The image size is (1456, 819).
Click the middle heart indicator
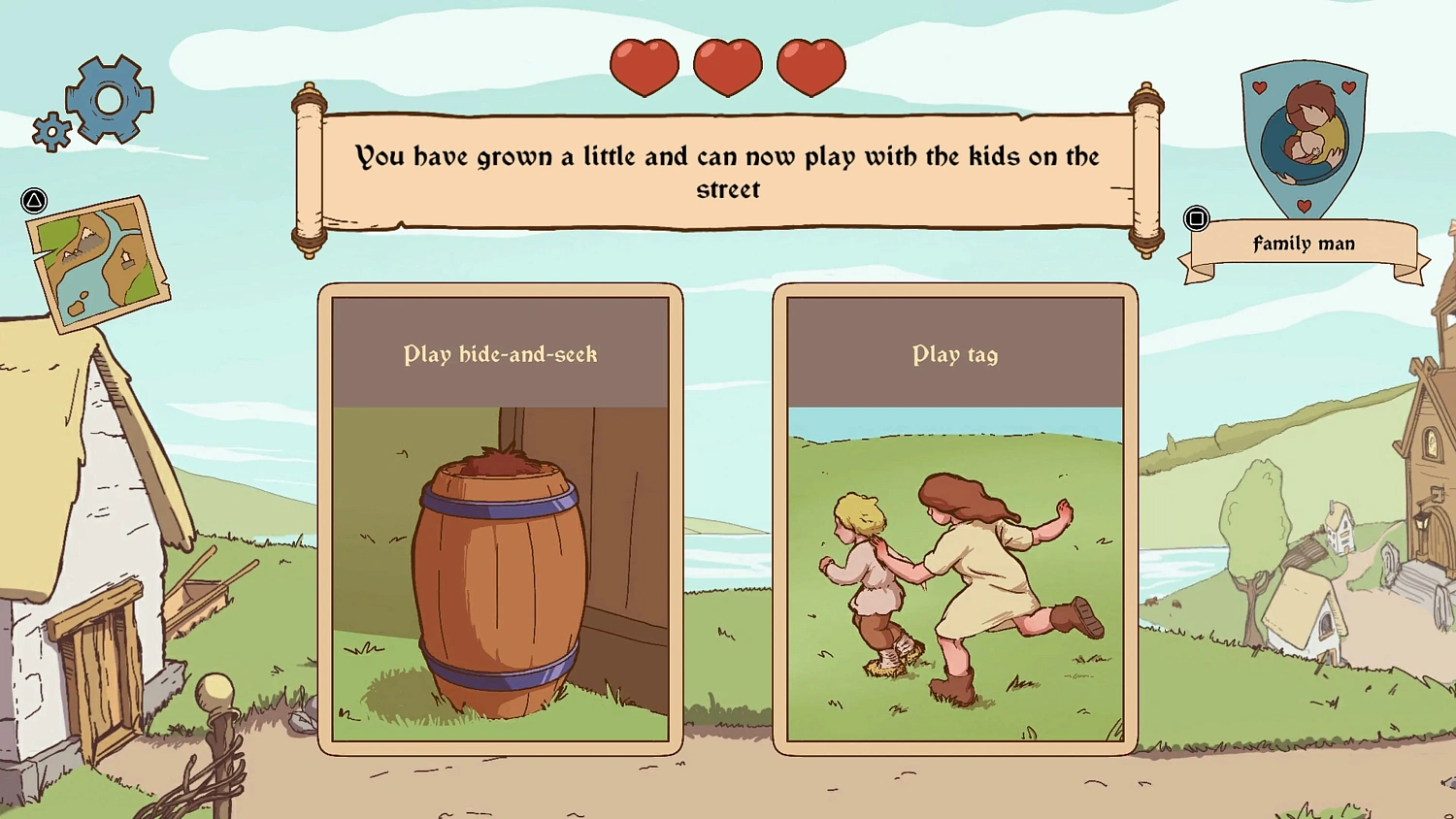(x=727, y=66)
